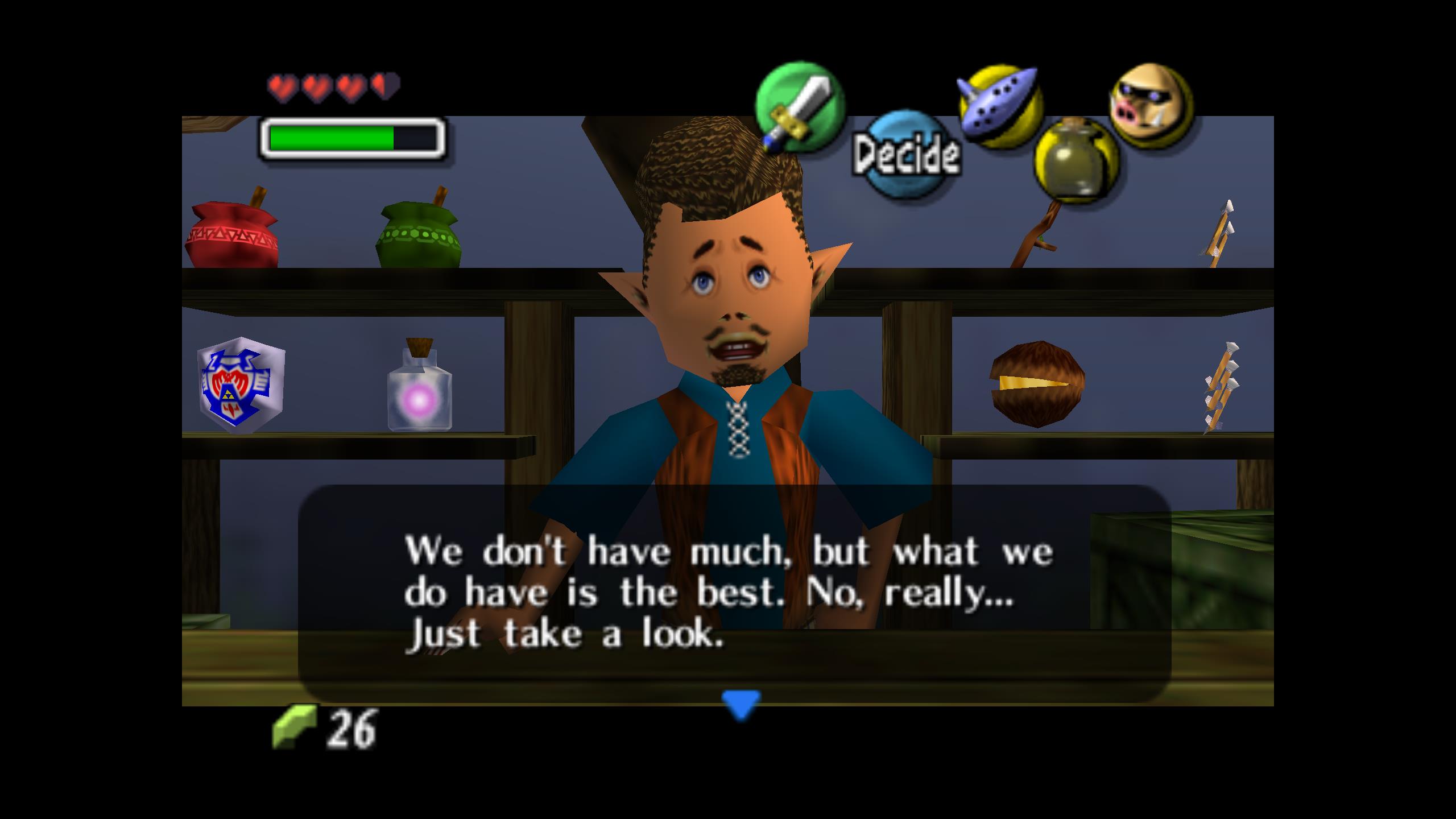
Task: Advance dialogue with the blue down arrow
Action: coord(741,704)
